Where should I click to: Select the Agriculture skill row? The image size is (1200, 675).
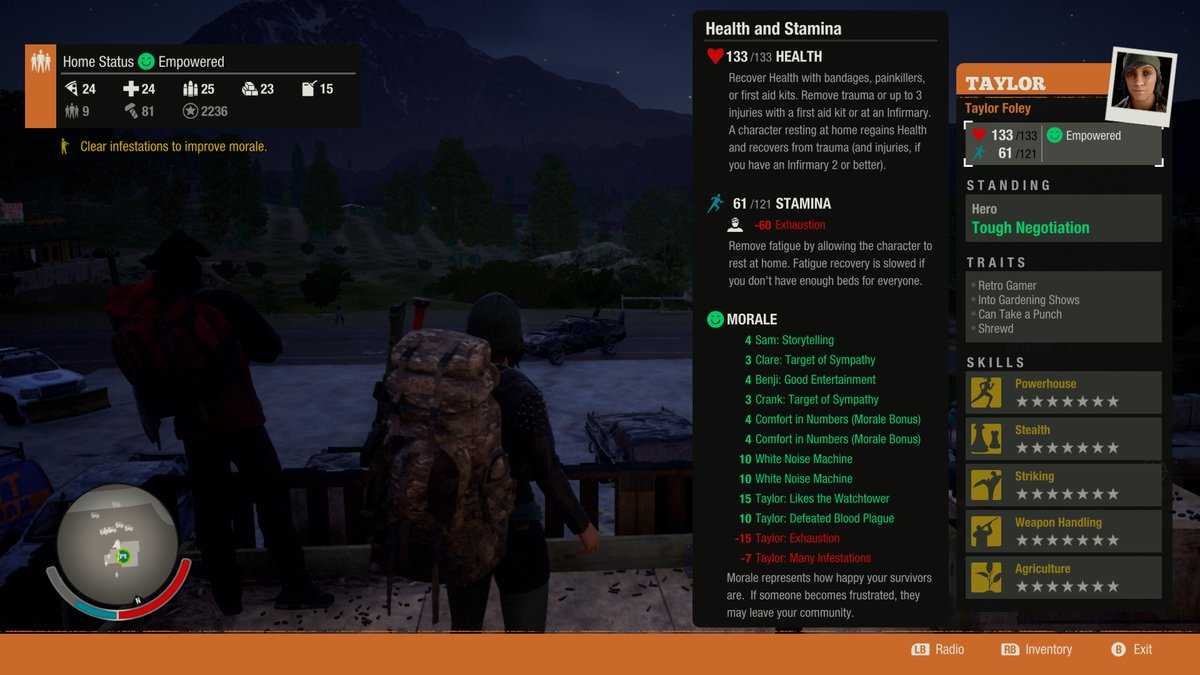[x=1063, y=577]
